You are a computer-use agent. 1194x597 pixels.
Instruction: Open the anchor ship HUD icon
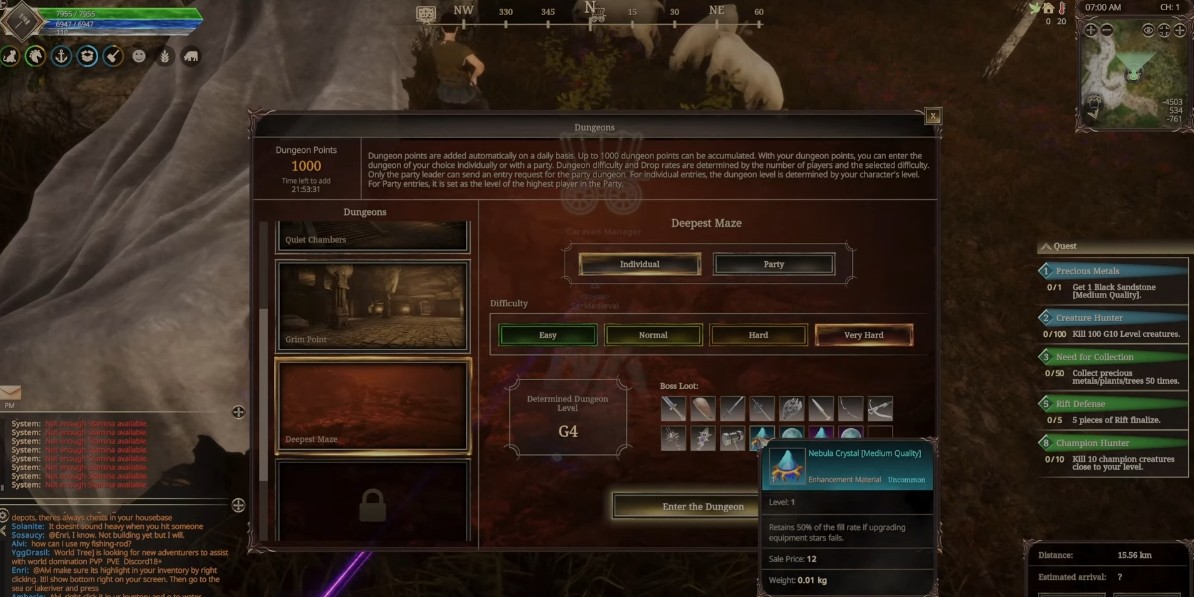pos(62,56)
